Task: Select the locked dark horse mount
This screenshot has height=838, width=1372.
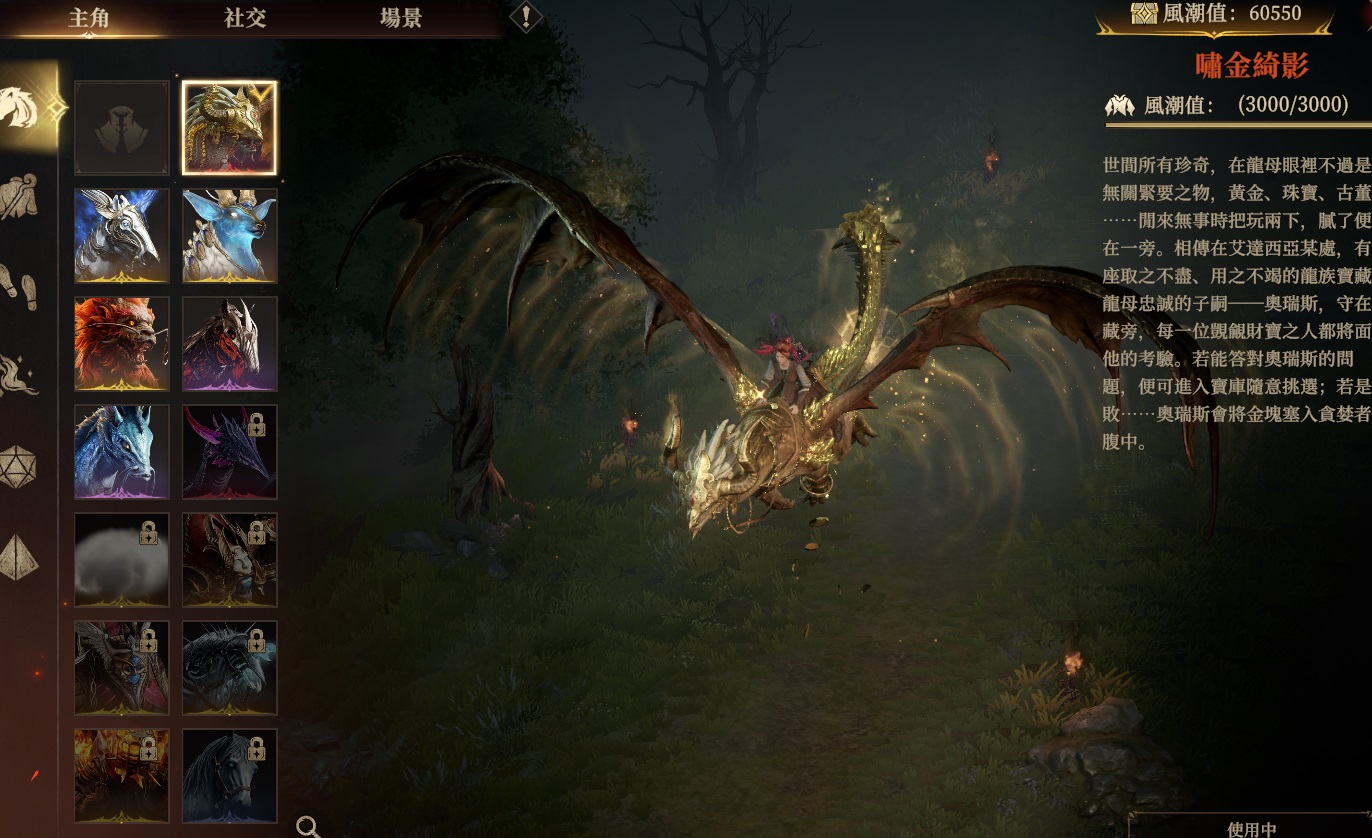Action: click(230, 776)
